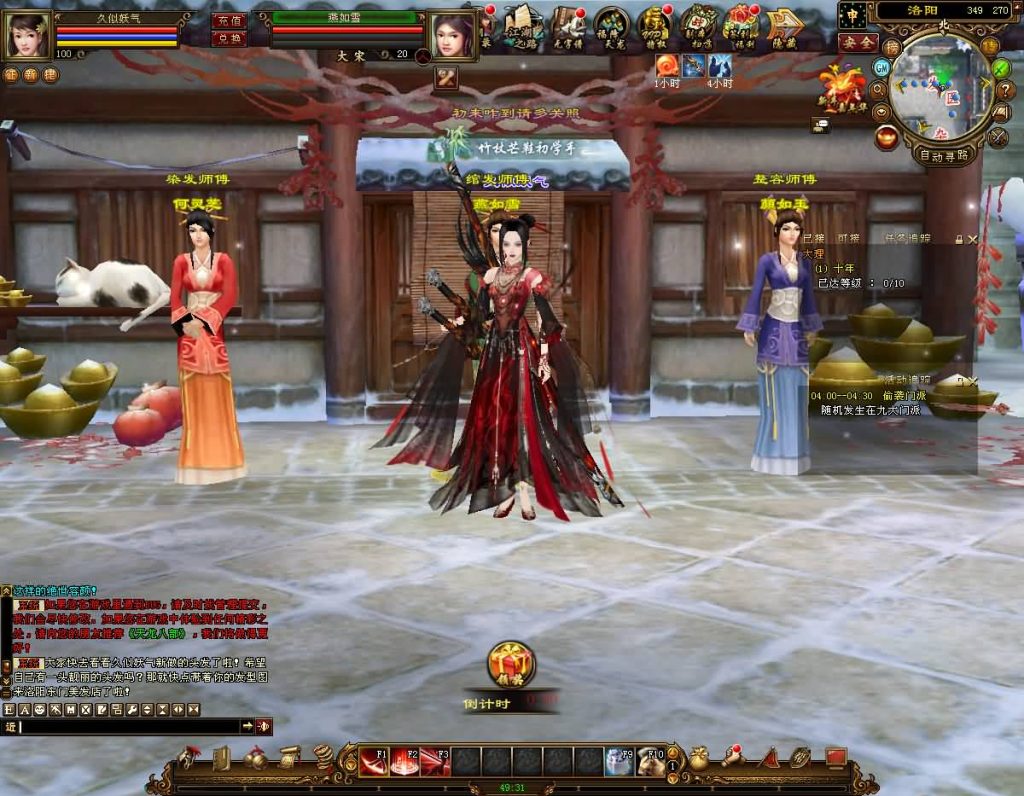
Task: Use the F10 hotbar item
Action: click(x=651, y=761)
